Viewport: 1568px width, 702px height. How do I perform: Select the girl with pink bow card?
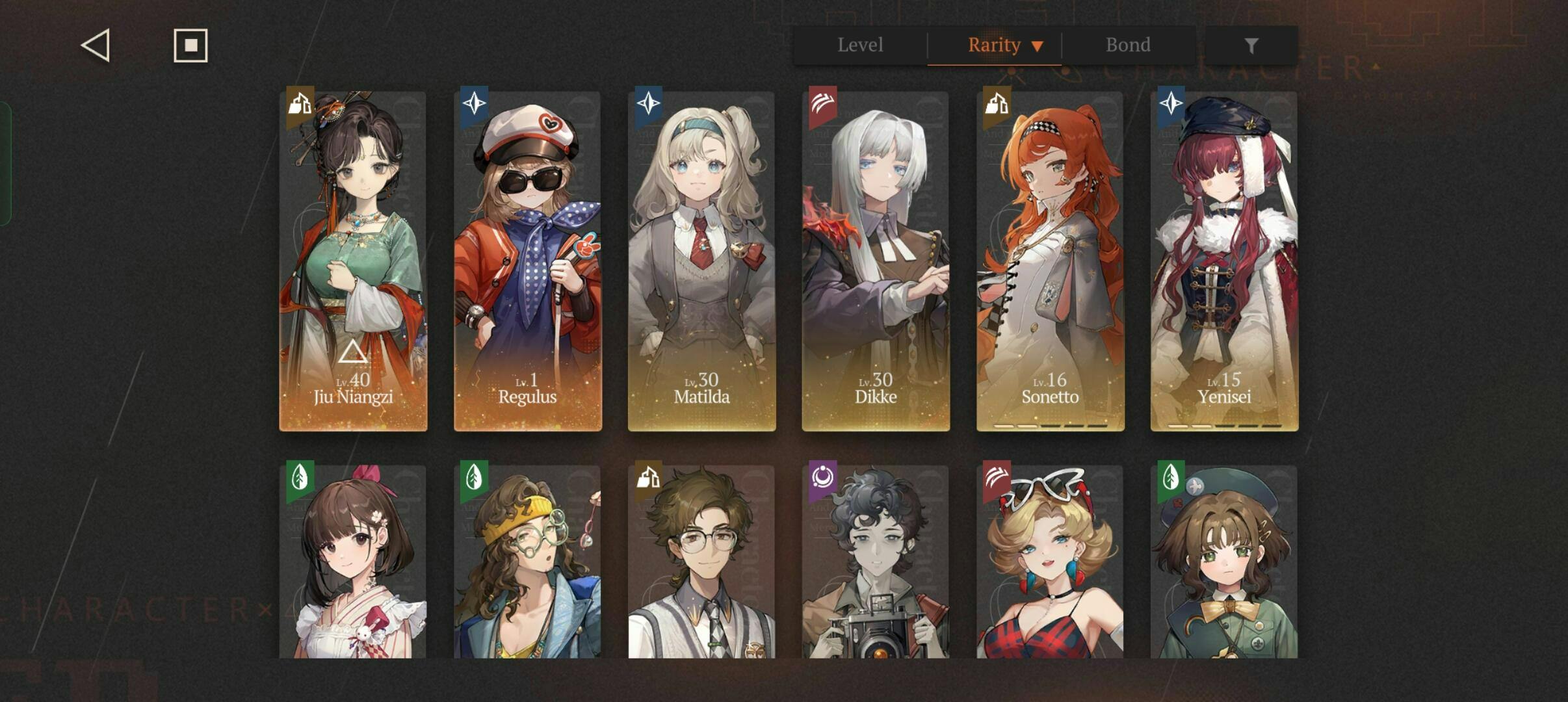pyautogui.click(x=353, y=562)
